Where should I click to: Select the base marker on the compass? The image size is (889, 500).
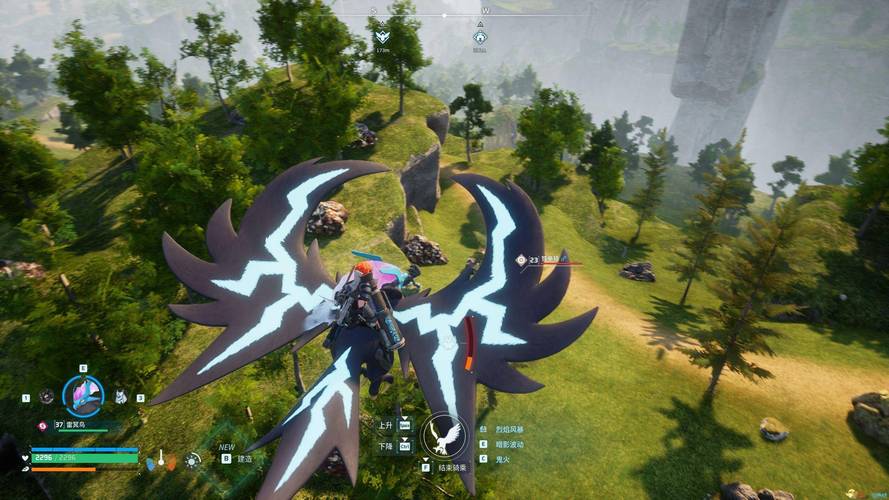479,37
